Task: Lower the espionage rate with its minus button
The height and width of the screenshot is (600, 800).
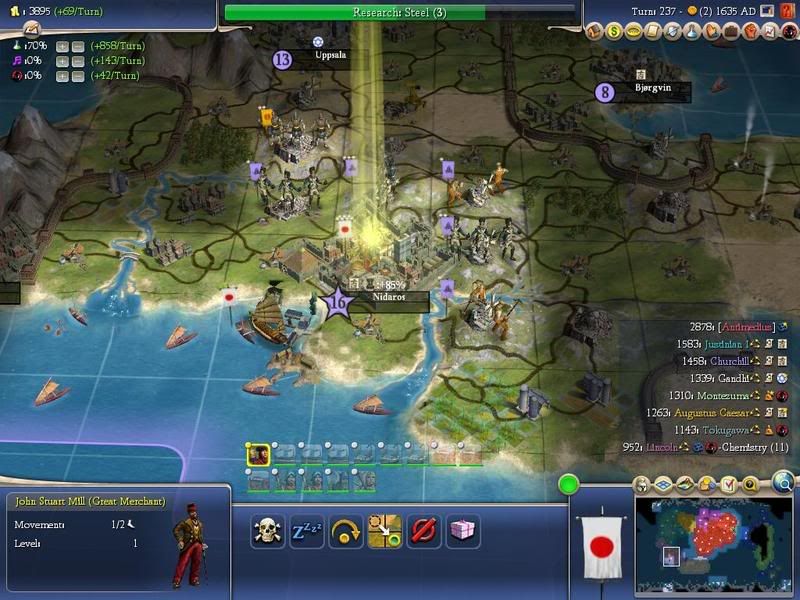Action: pyautogui.click(x=77, y=76)
